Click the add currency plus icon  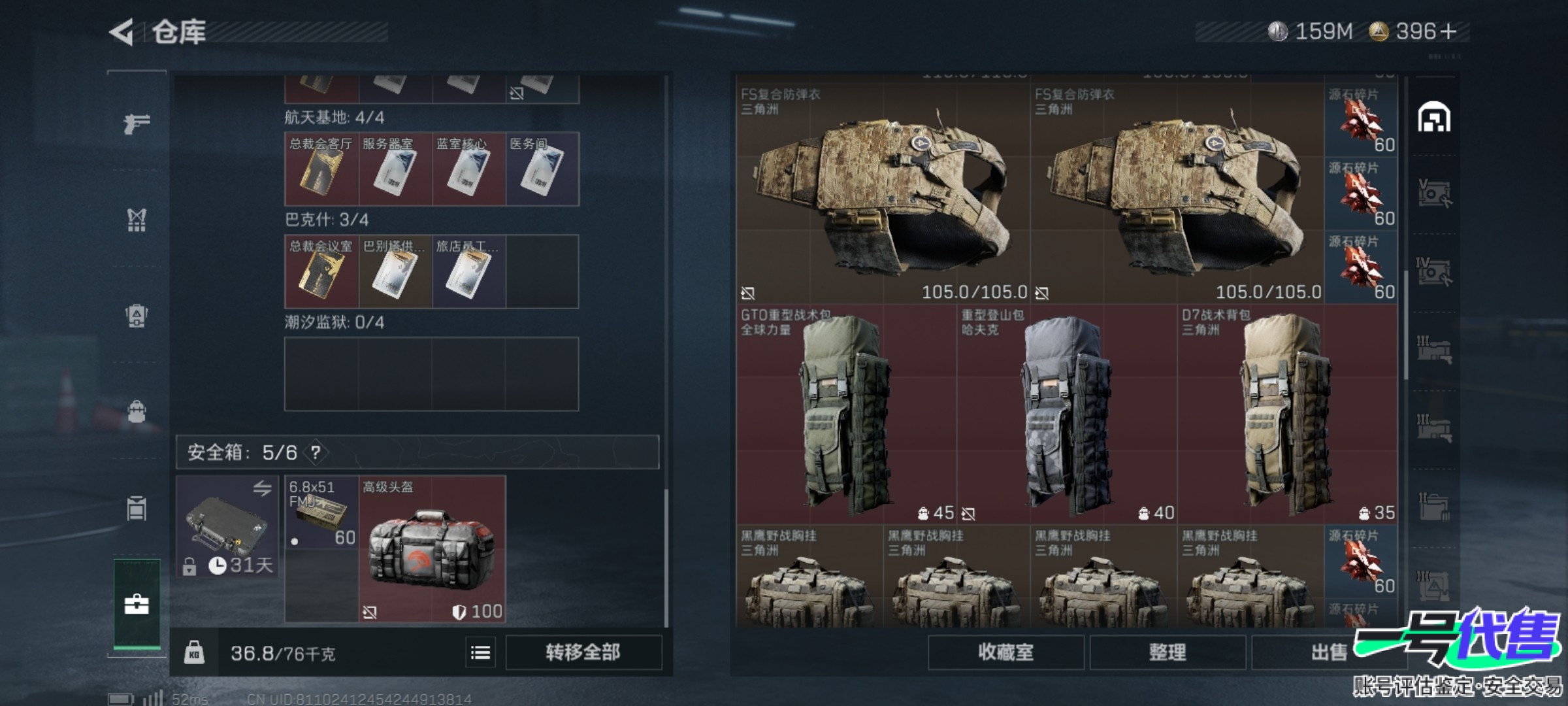[1448, 31]
